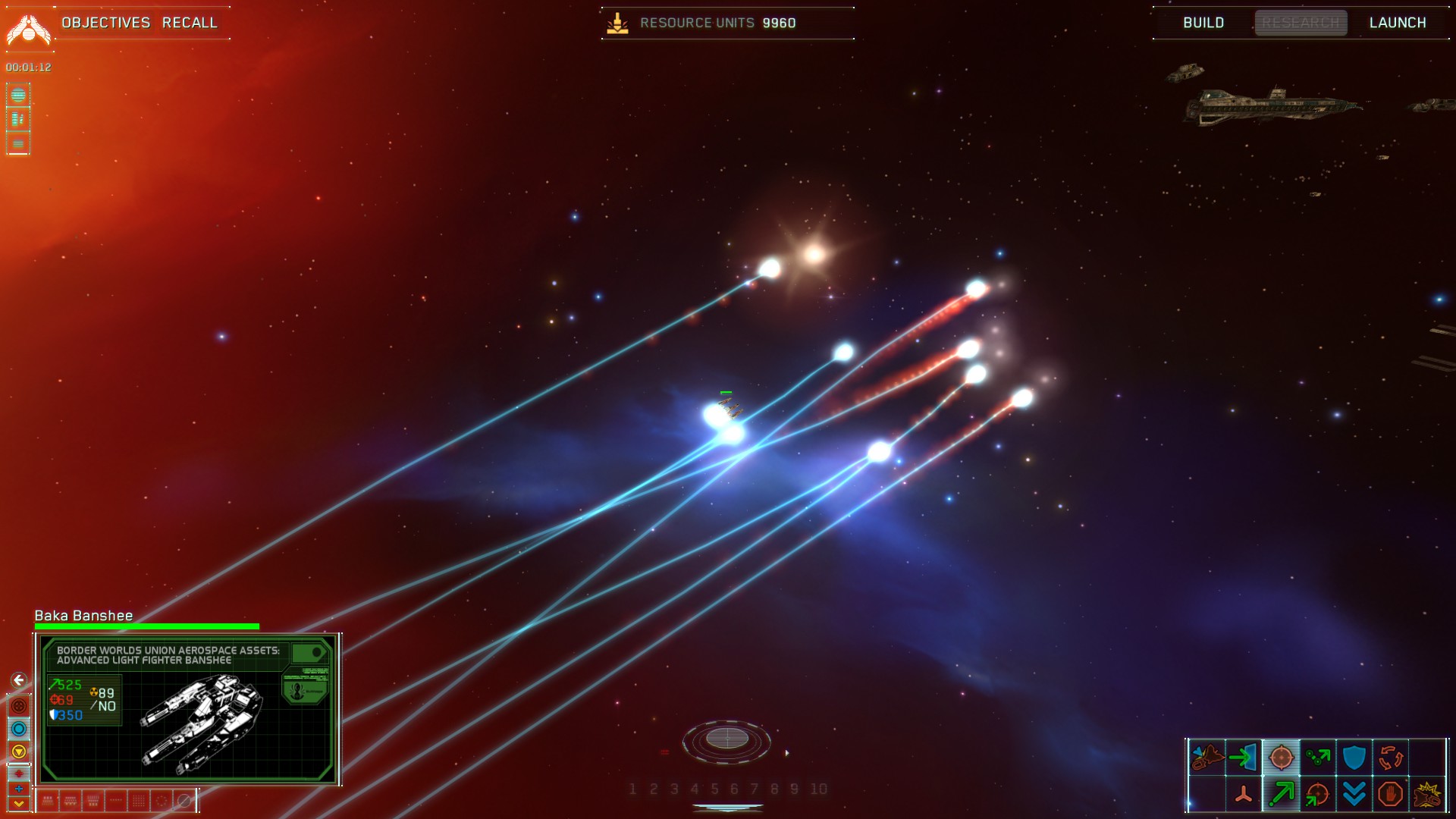
Task: Open the Objectives panel
Action: pyautogui.click(x=106, y=23)
